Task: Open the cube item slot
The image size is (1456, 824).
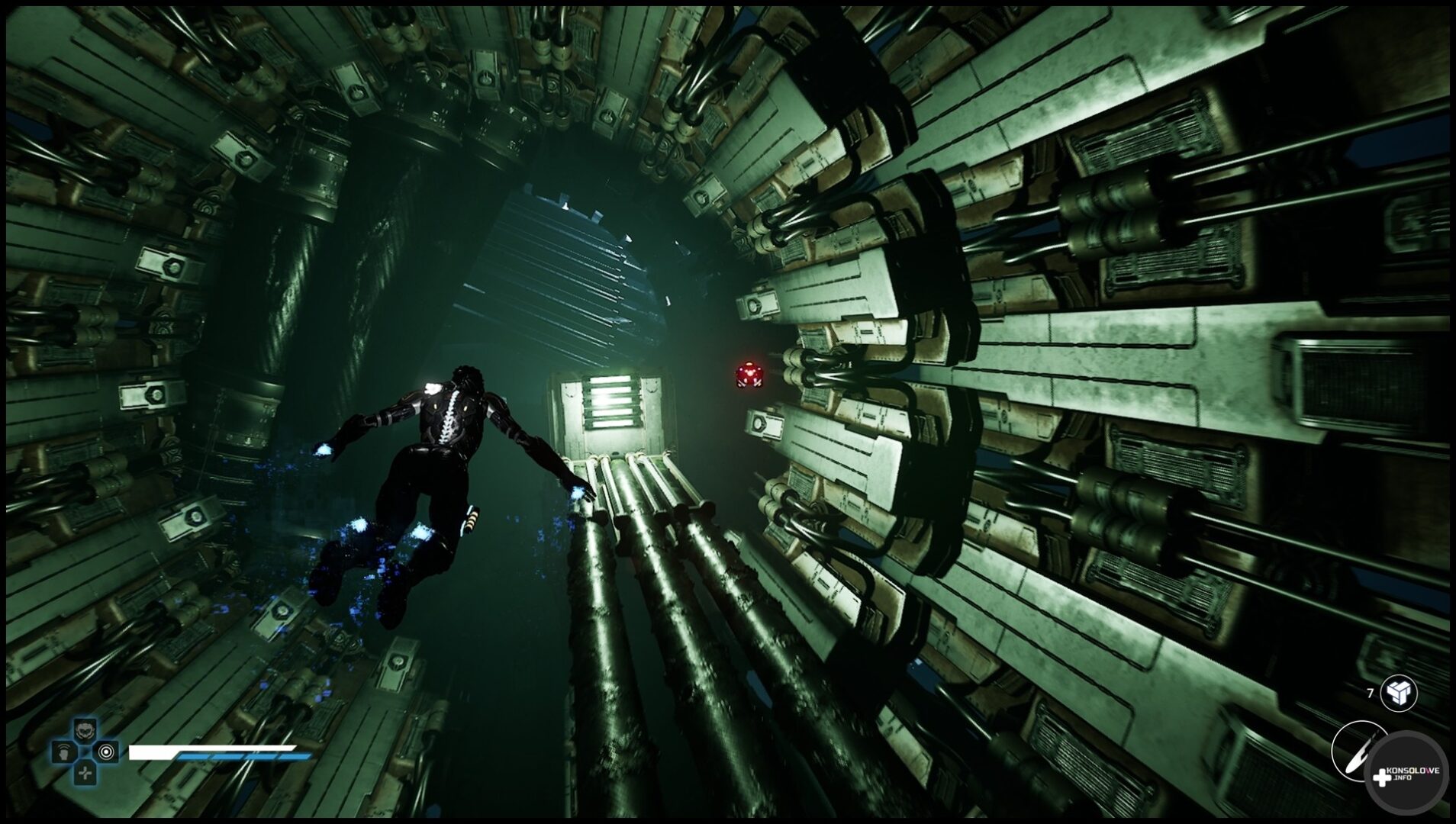Action: pos(1398,694)
